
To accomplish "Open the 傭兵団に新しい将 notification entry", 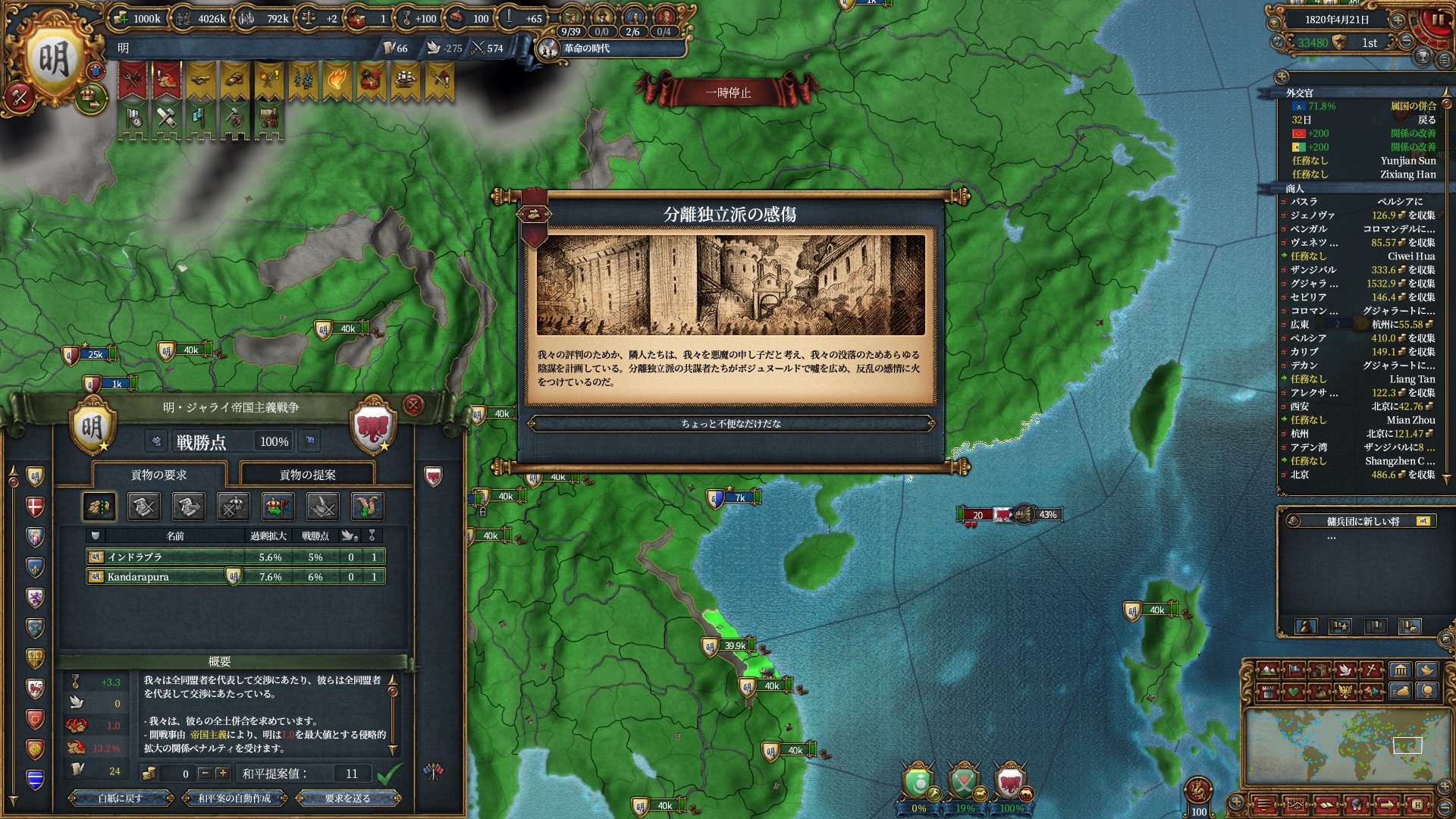I will pos(1363,521).
